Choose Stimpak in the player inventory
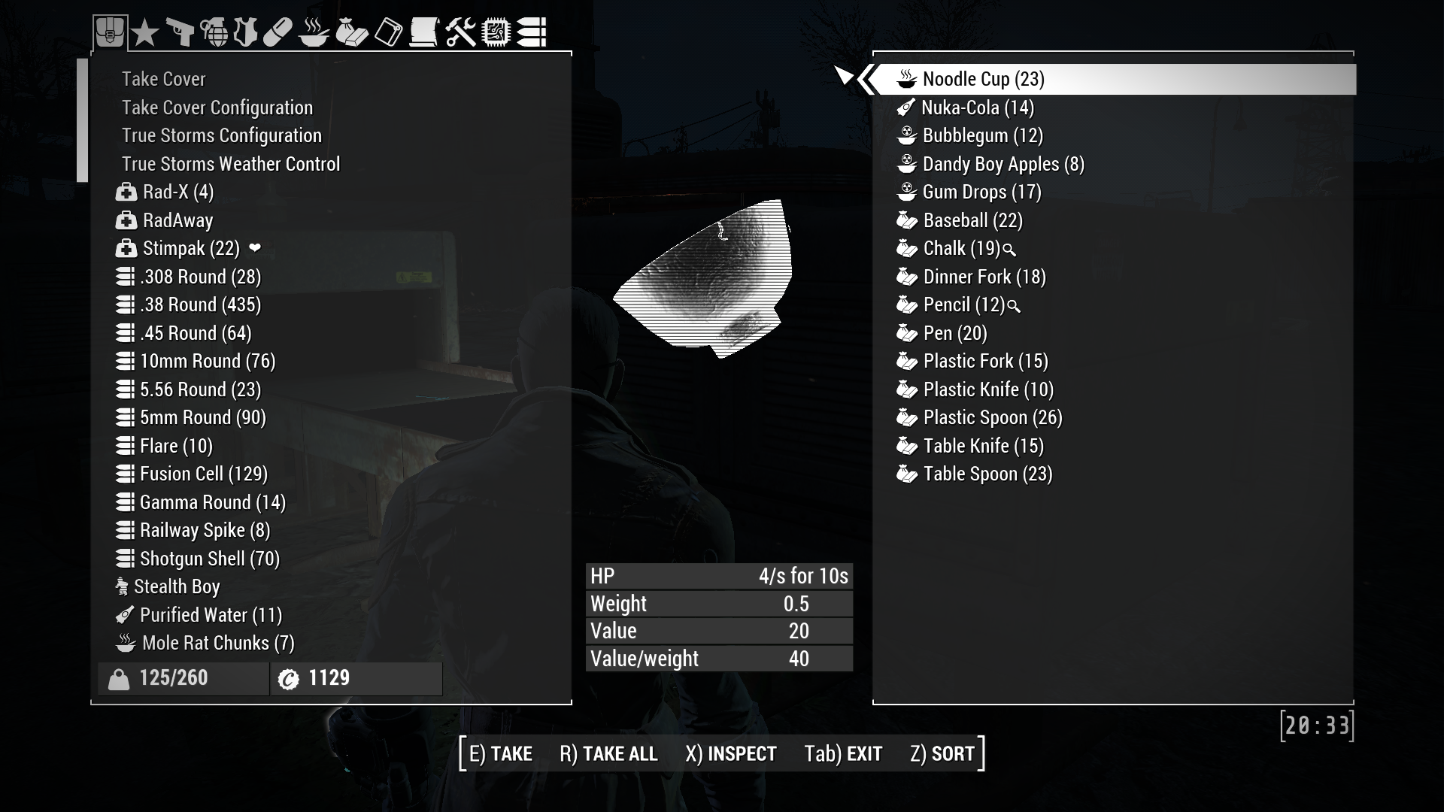 191,248
